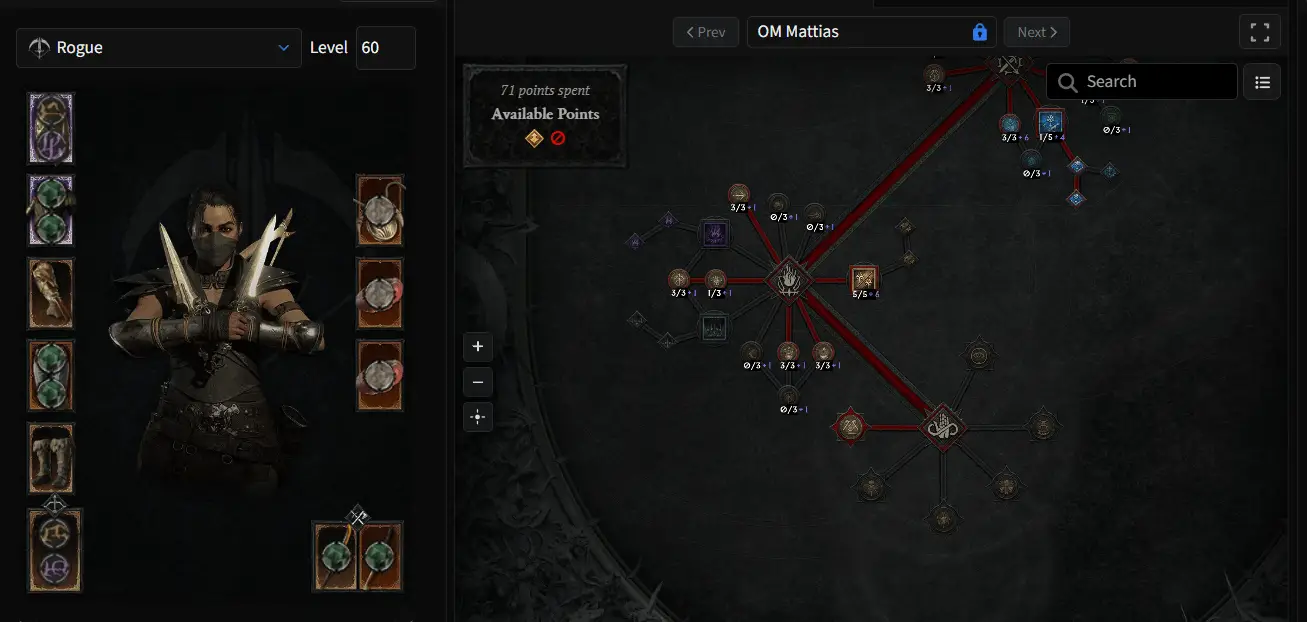Select the blue 1/5 square skill node
Image resolution: width=1307 pixels, height=622 pixels.
coord(1050,122)
